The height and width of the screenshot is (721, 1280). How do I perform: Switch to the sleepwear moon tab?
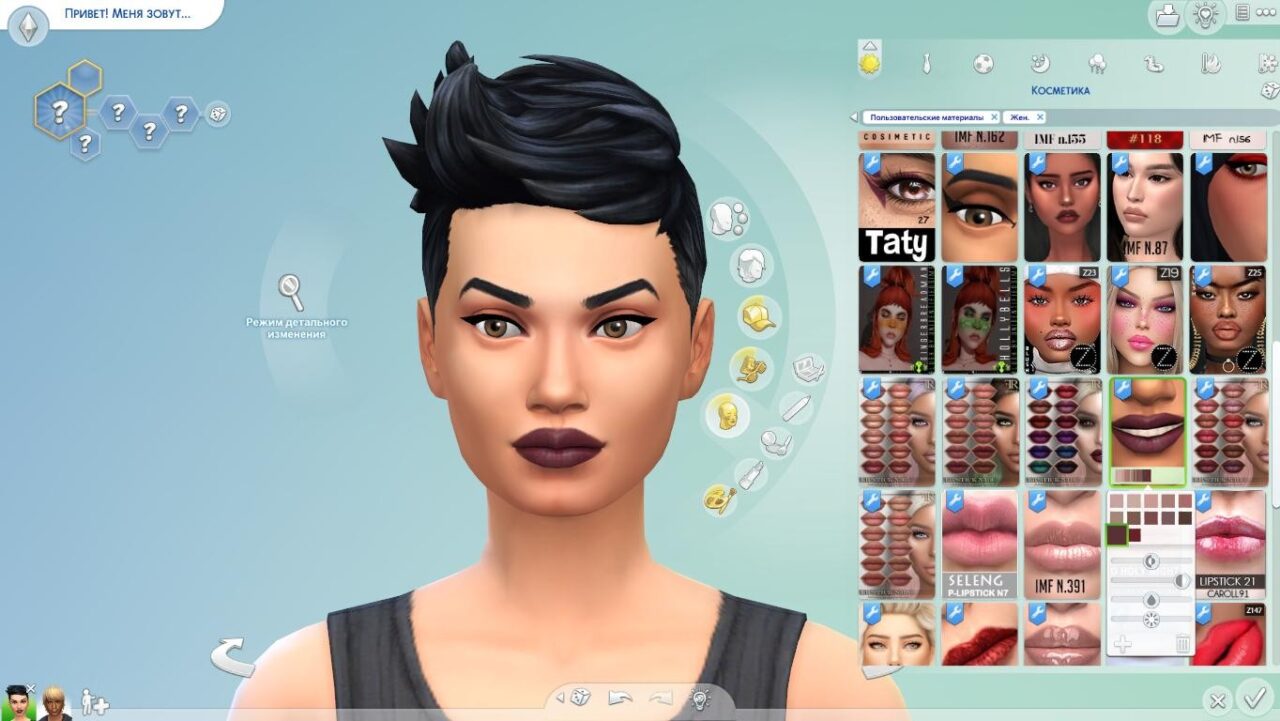coord(1040,64)
